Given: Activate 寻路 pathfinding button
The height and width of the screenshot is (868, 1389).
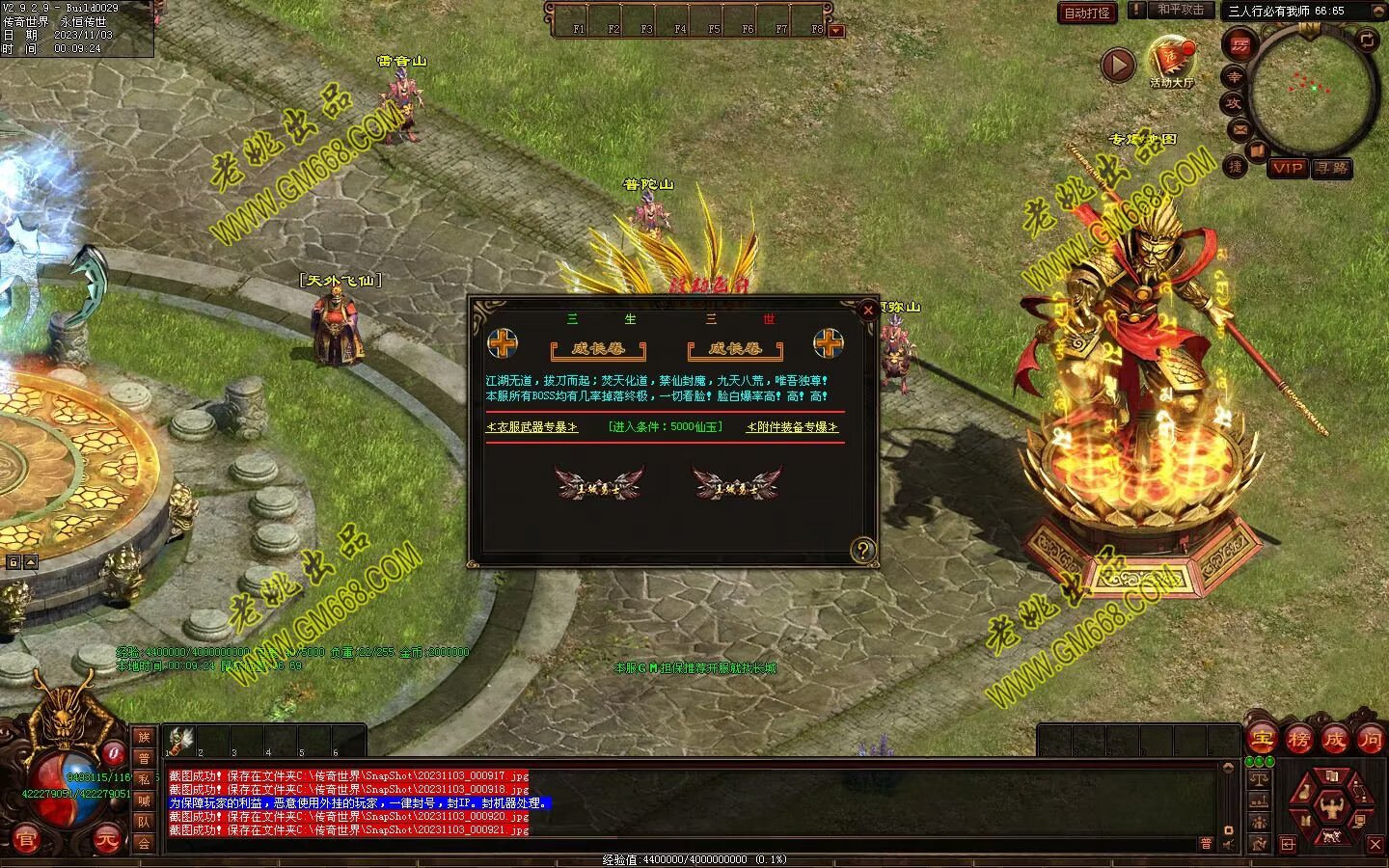Looking at the screenshot, I should [x=1332, y=168].
